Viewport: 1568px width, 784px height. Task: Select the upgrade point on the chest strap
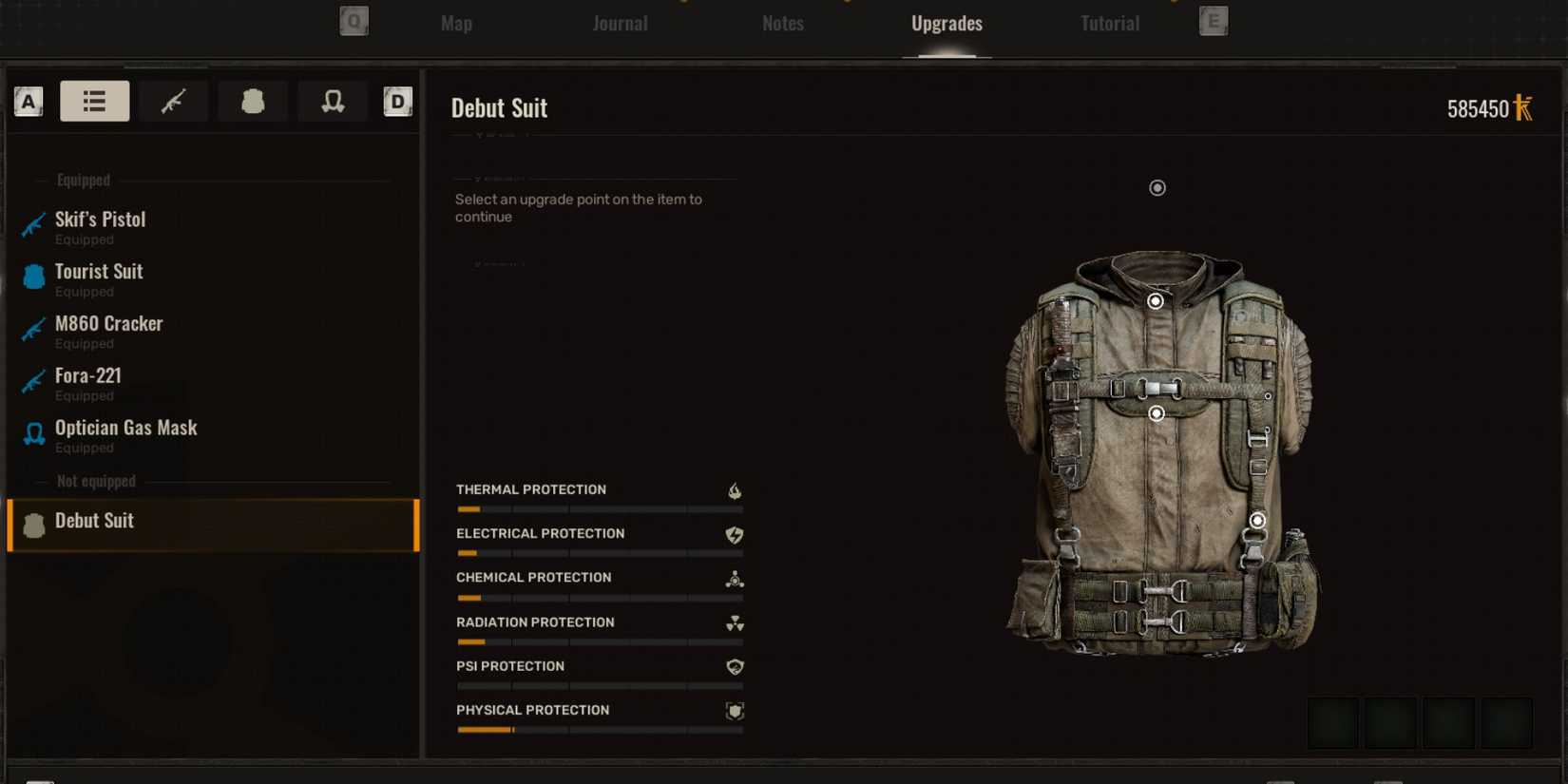[x=1157, y=412]
